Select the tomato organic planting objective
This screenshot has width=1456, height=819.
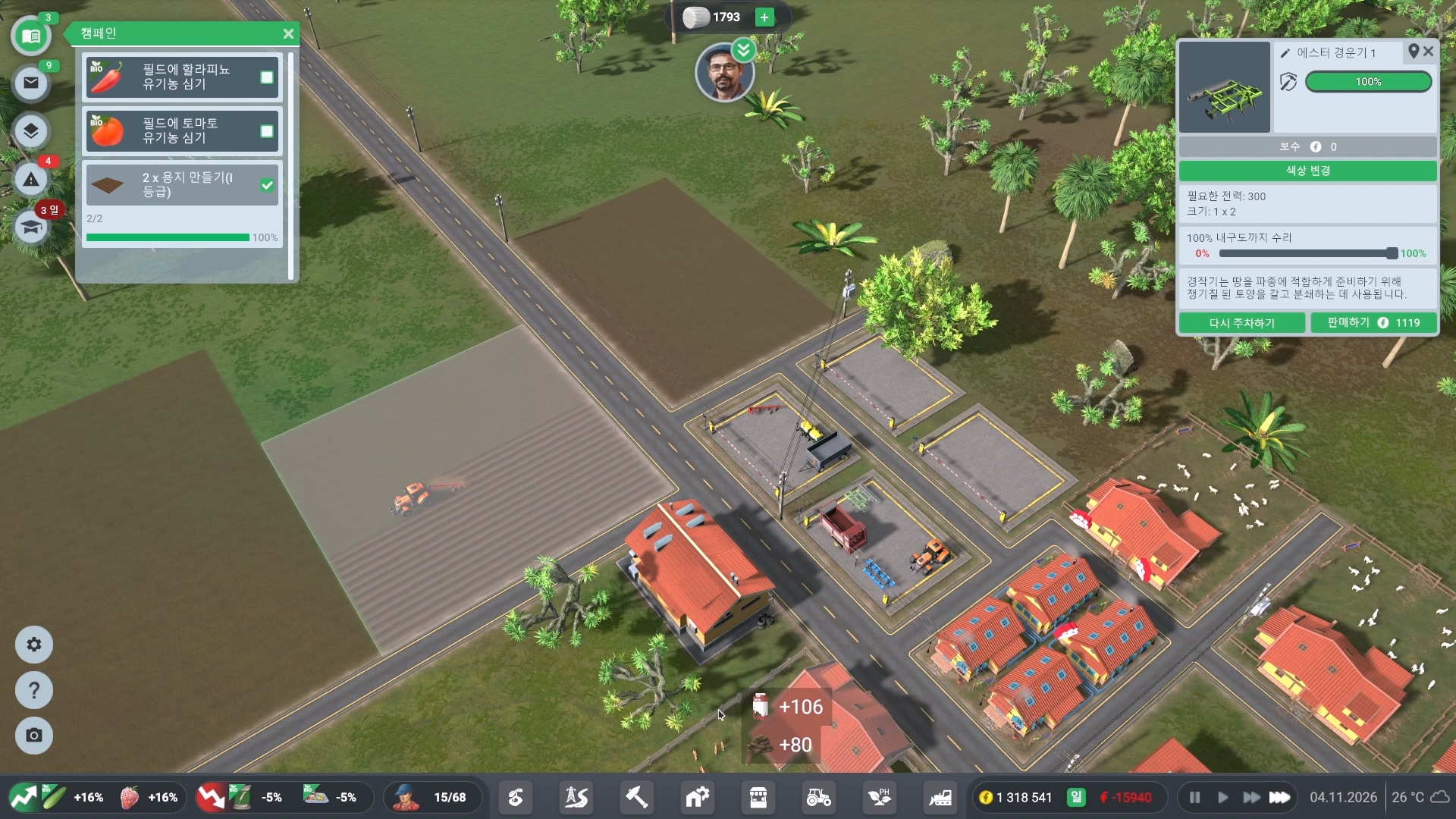[x=182, y=131]
